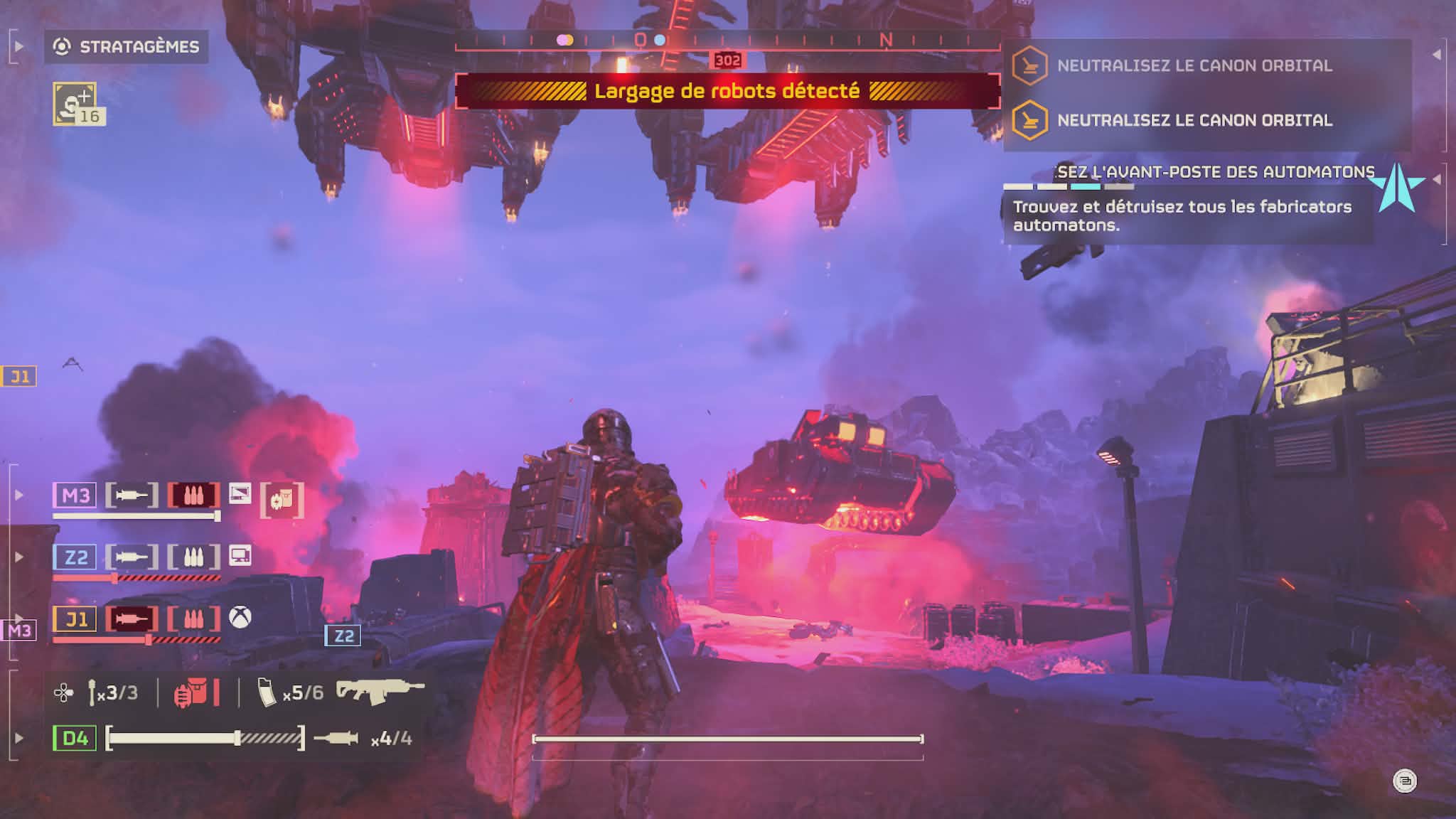Select the primary rifle weapon icon

[380, 690]
